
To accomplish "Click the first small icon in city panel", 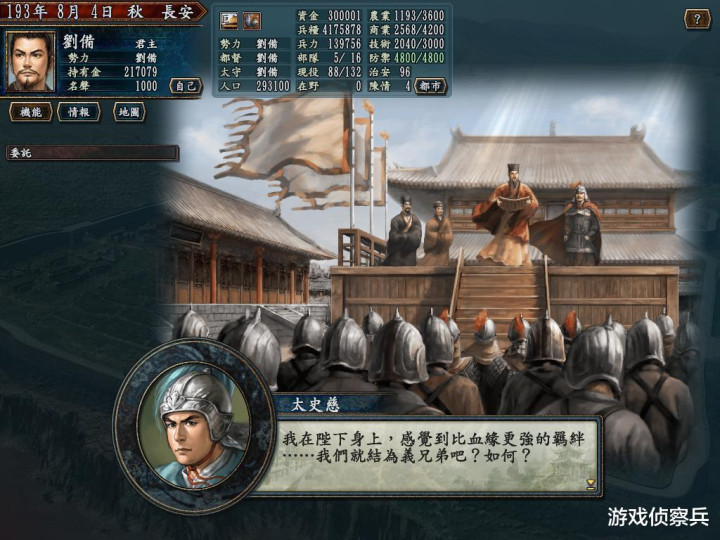I will (x=230, y=20).
